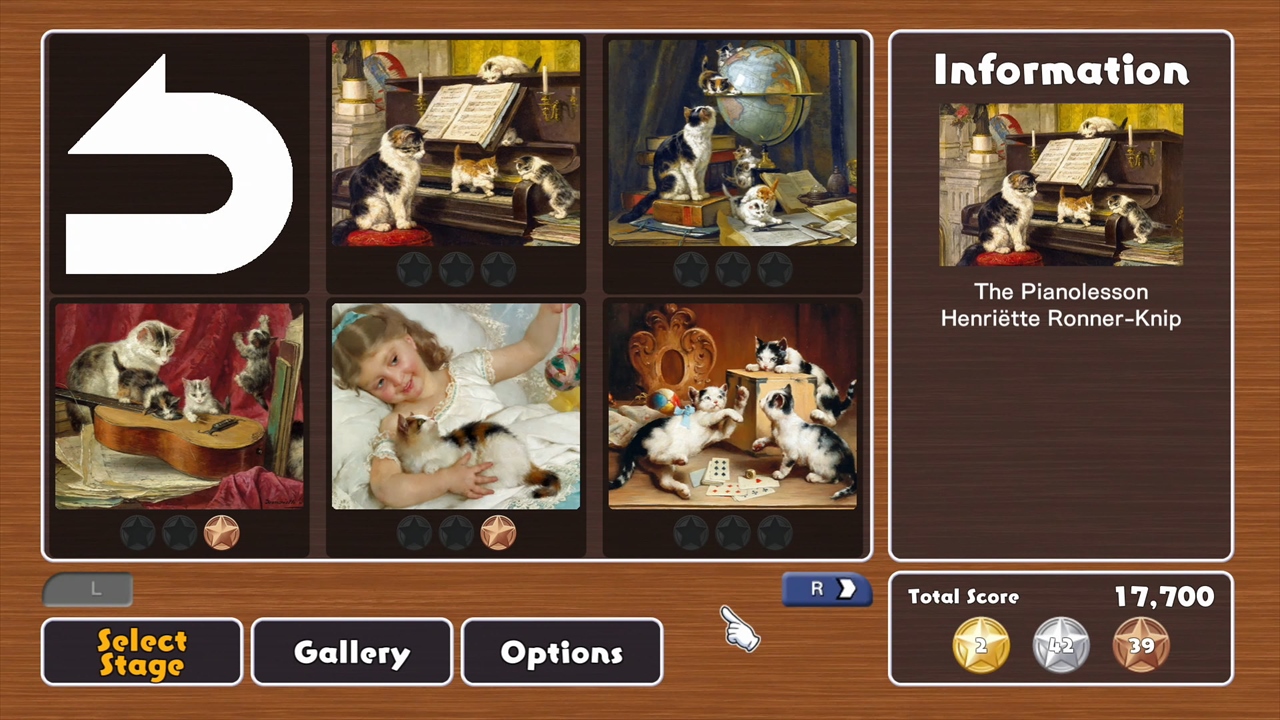Return to the previous menu via back arrow tile

pos(176,163)
